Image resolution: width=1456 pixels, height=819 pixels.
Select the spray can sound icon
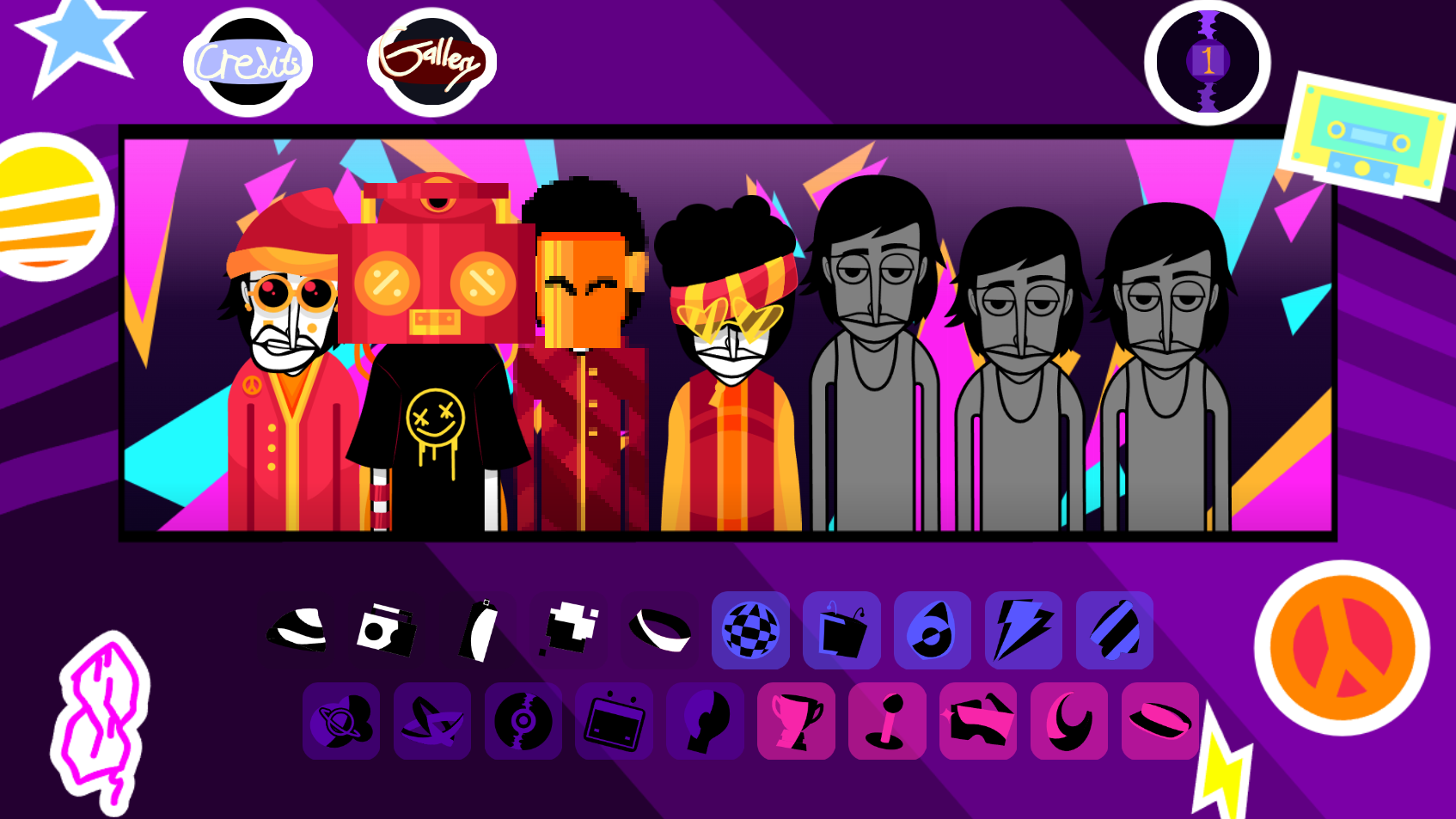[x=477, y=631]
